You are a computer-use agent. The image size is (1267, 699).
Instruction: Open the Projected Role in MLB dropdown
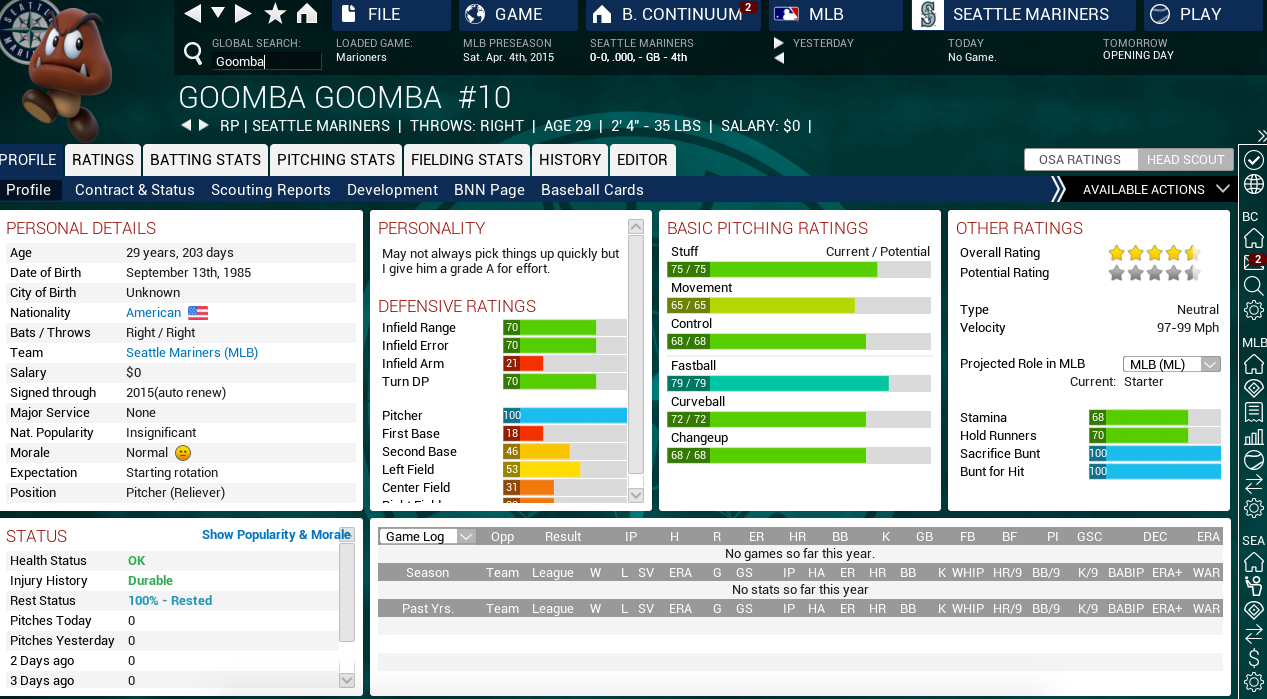click(x=1172, y=364)
